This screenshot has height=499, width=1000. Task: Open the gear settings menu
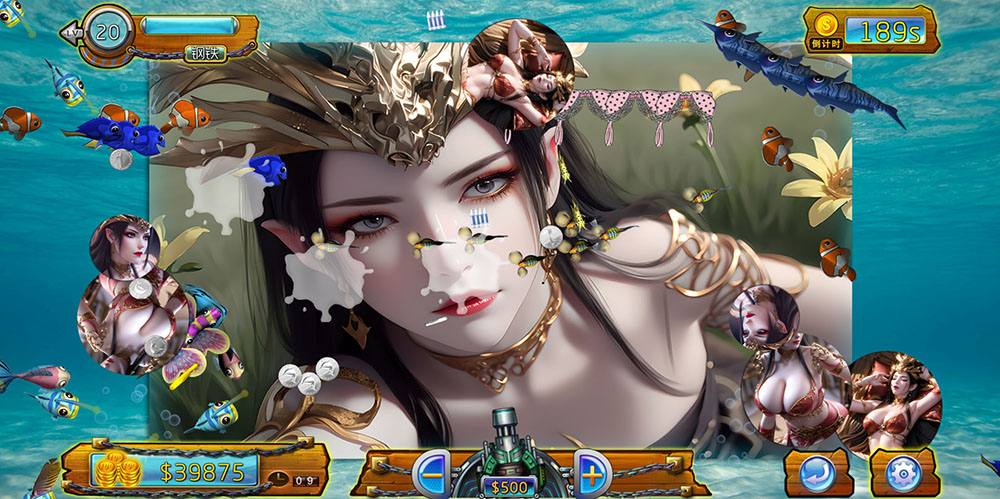pyautogui.click(x=903, y=472)
